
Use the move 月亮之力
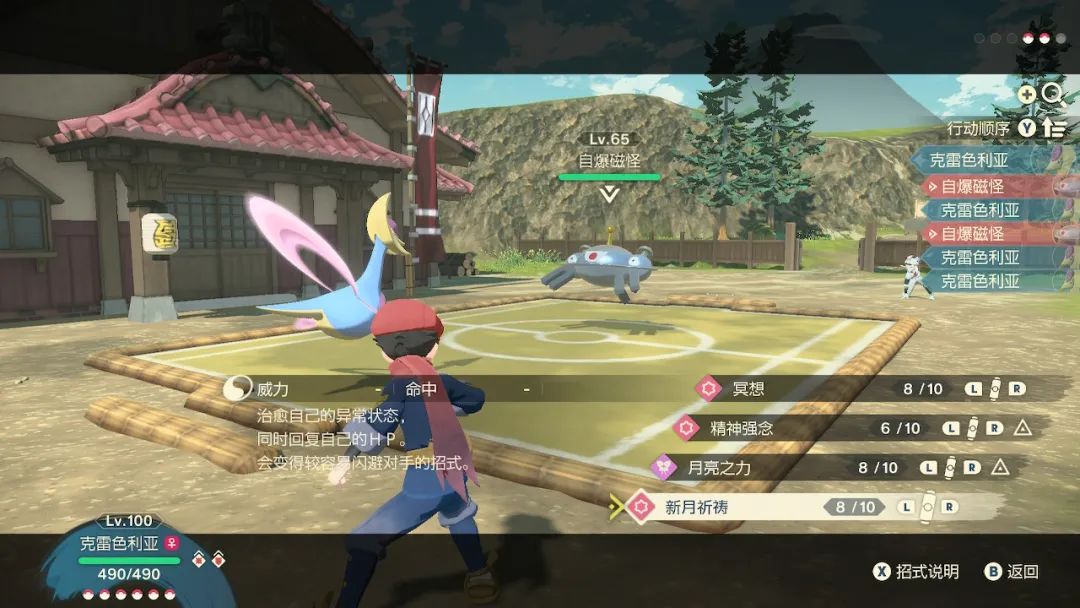[x=720, y=467]
